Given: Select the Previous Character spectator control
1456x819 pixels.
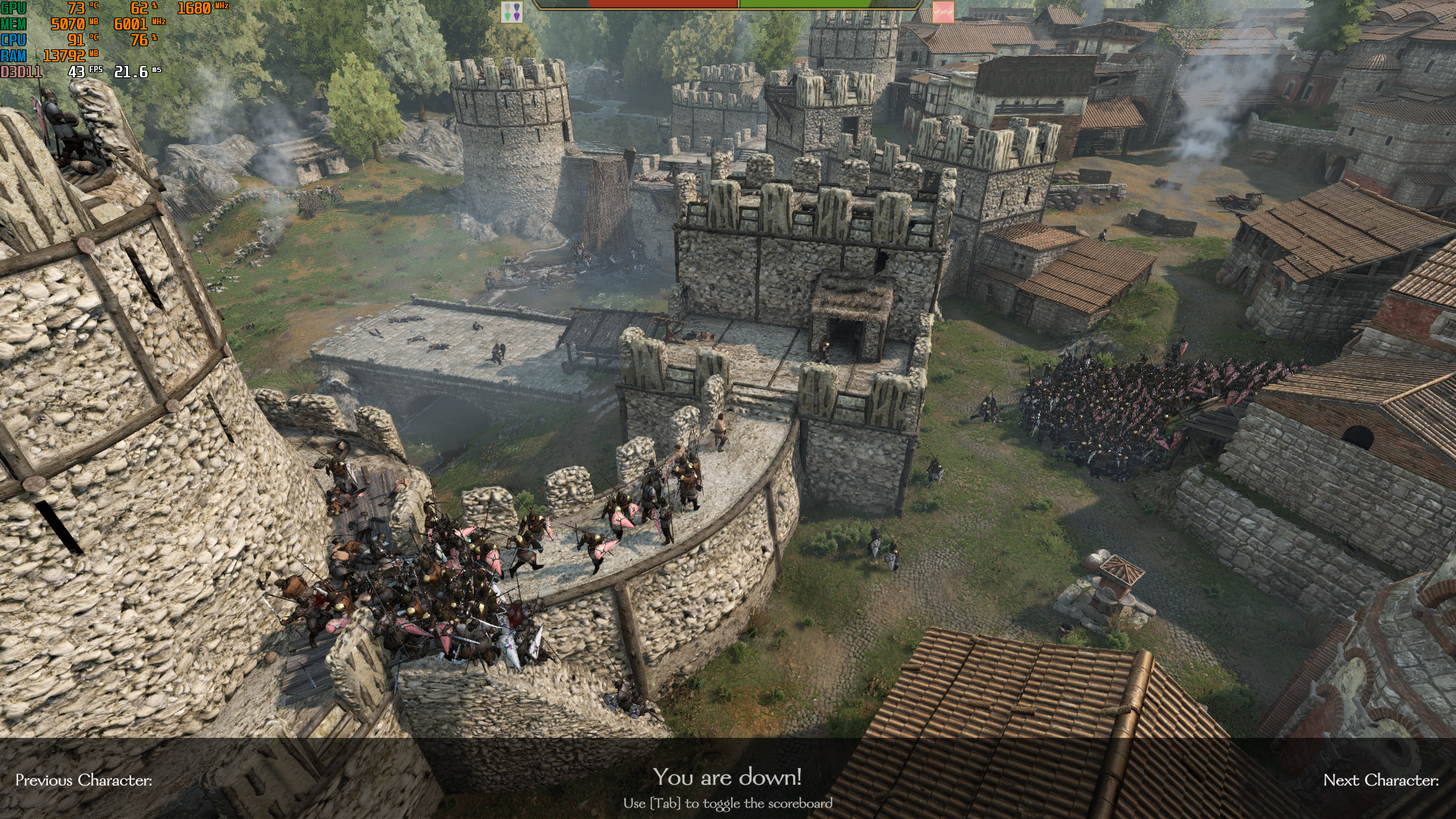Looking at the screenshot, I should [83, 780].
